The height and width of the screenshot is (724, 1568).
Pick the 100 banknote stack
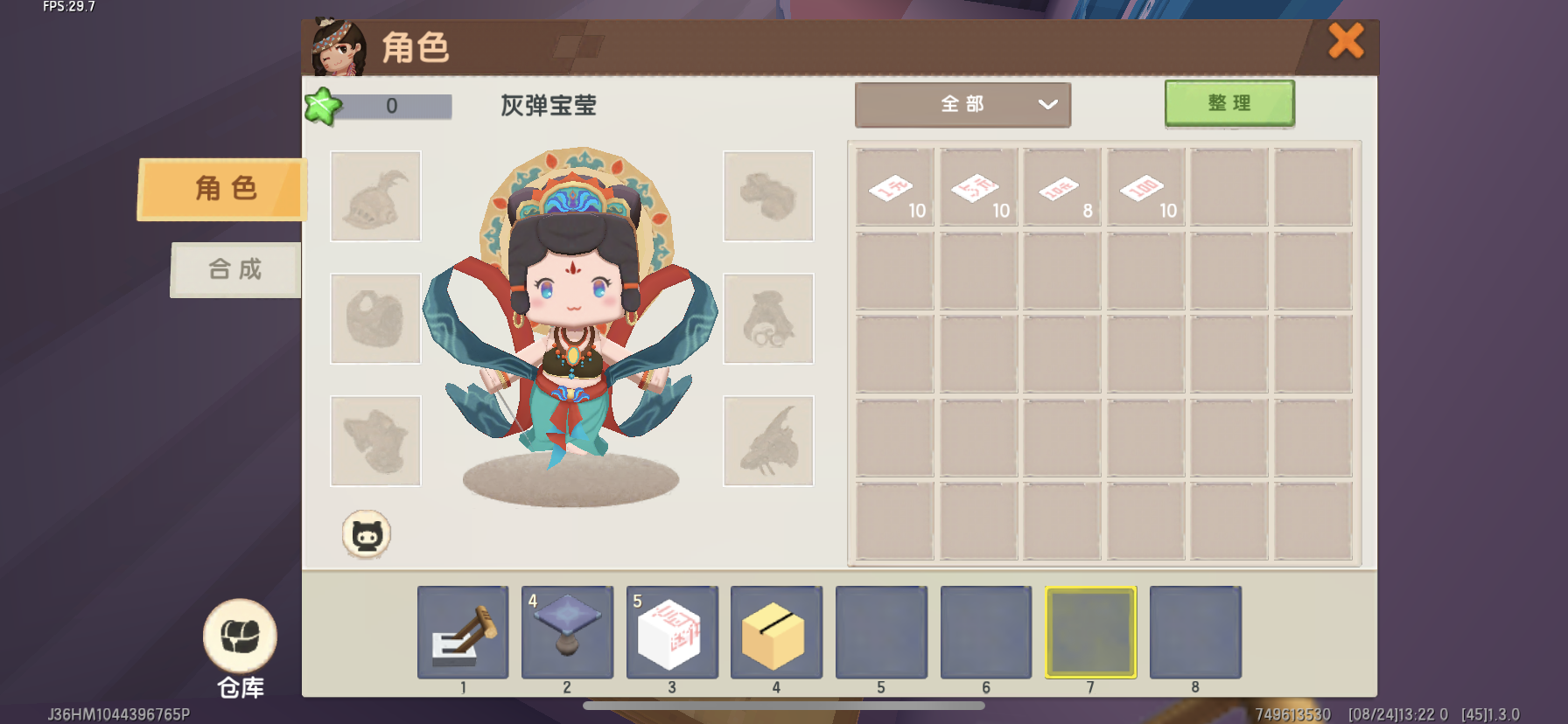coord(1145,187)
